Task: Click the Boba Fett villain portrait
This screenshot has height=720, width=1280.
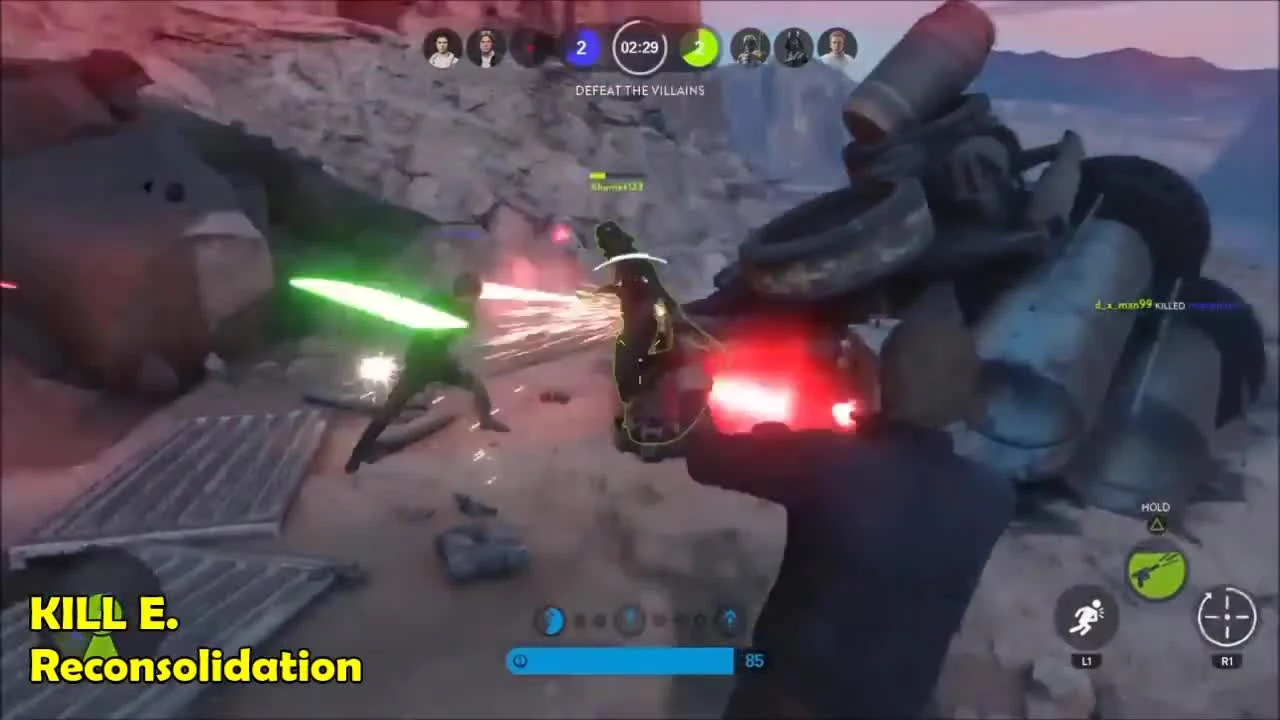Action: pyautogui.click(x=749, y=47)
